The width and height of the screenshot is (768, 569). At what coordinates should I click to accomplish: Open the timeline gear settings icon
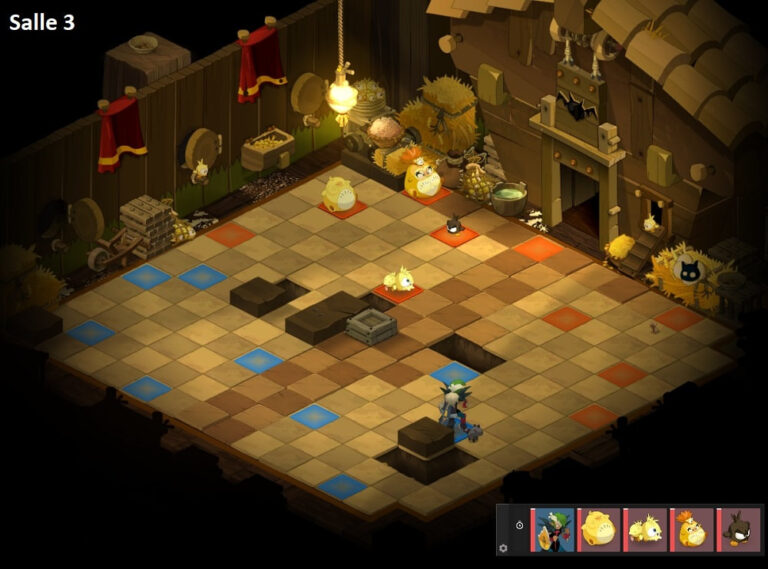click(503, 548)
